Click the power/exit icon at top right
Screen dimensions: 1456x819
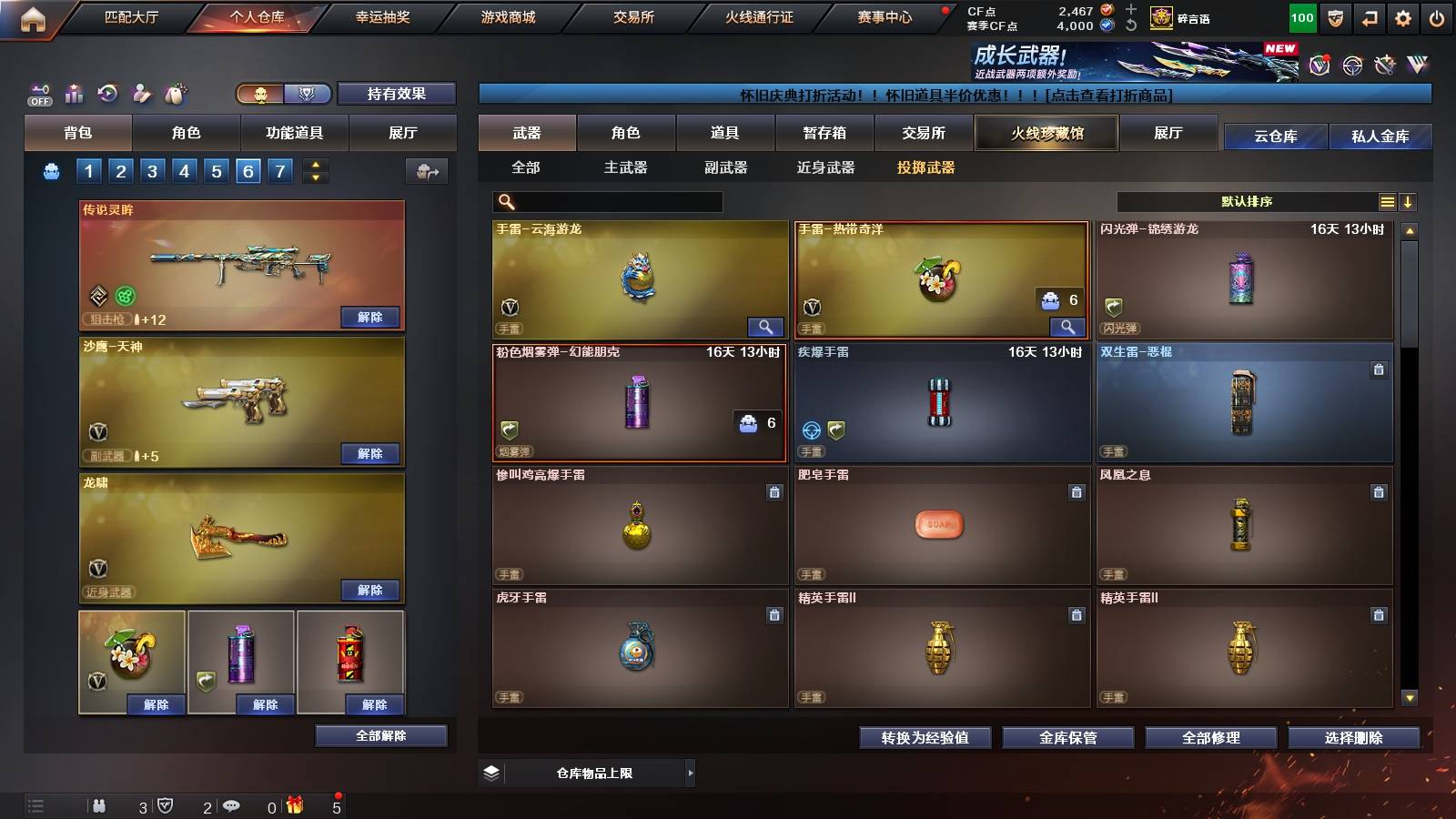click(1436, 16)
